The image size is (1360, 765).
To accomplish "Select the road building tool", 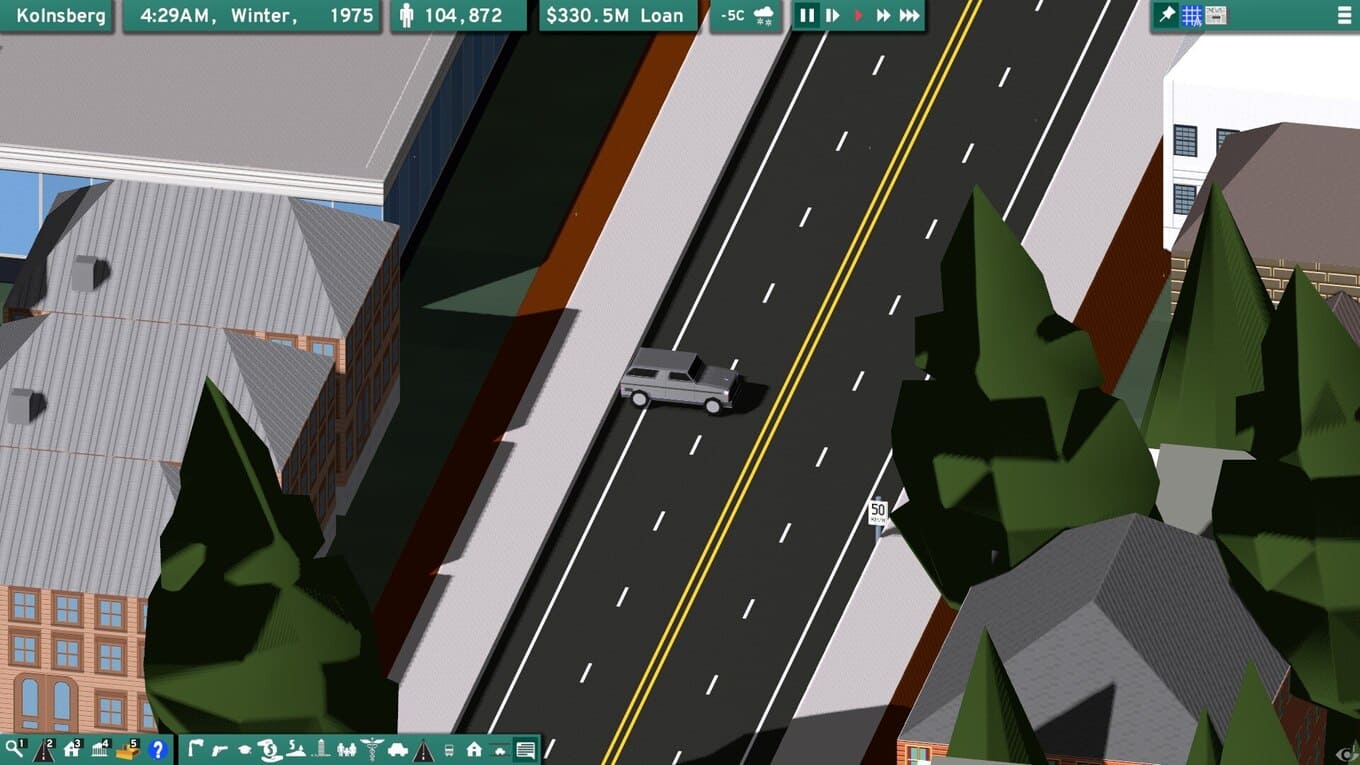I will click(43, 749).
